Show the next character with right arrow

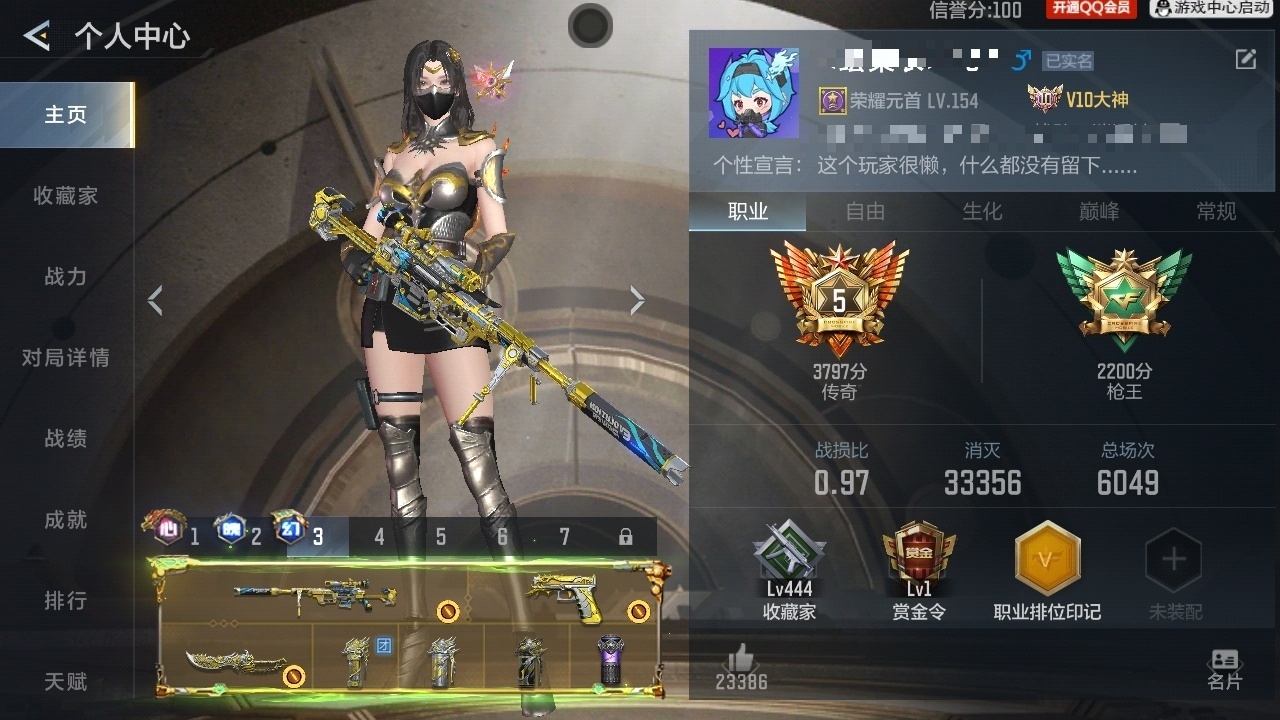pos(637,300)
